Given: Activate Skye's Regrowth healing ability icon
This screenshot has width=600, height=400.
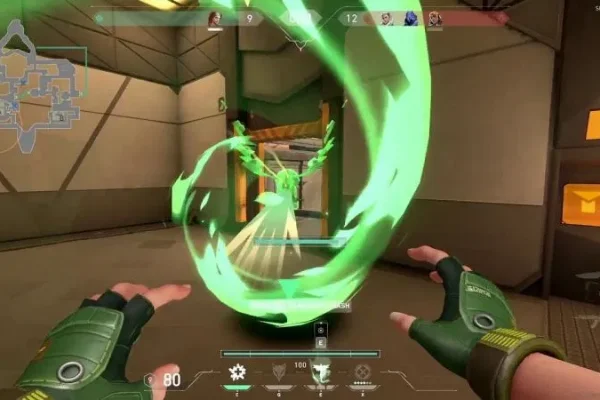Looking at the screenshot, I should [x=238, y=372].
